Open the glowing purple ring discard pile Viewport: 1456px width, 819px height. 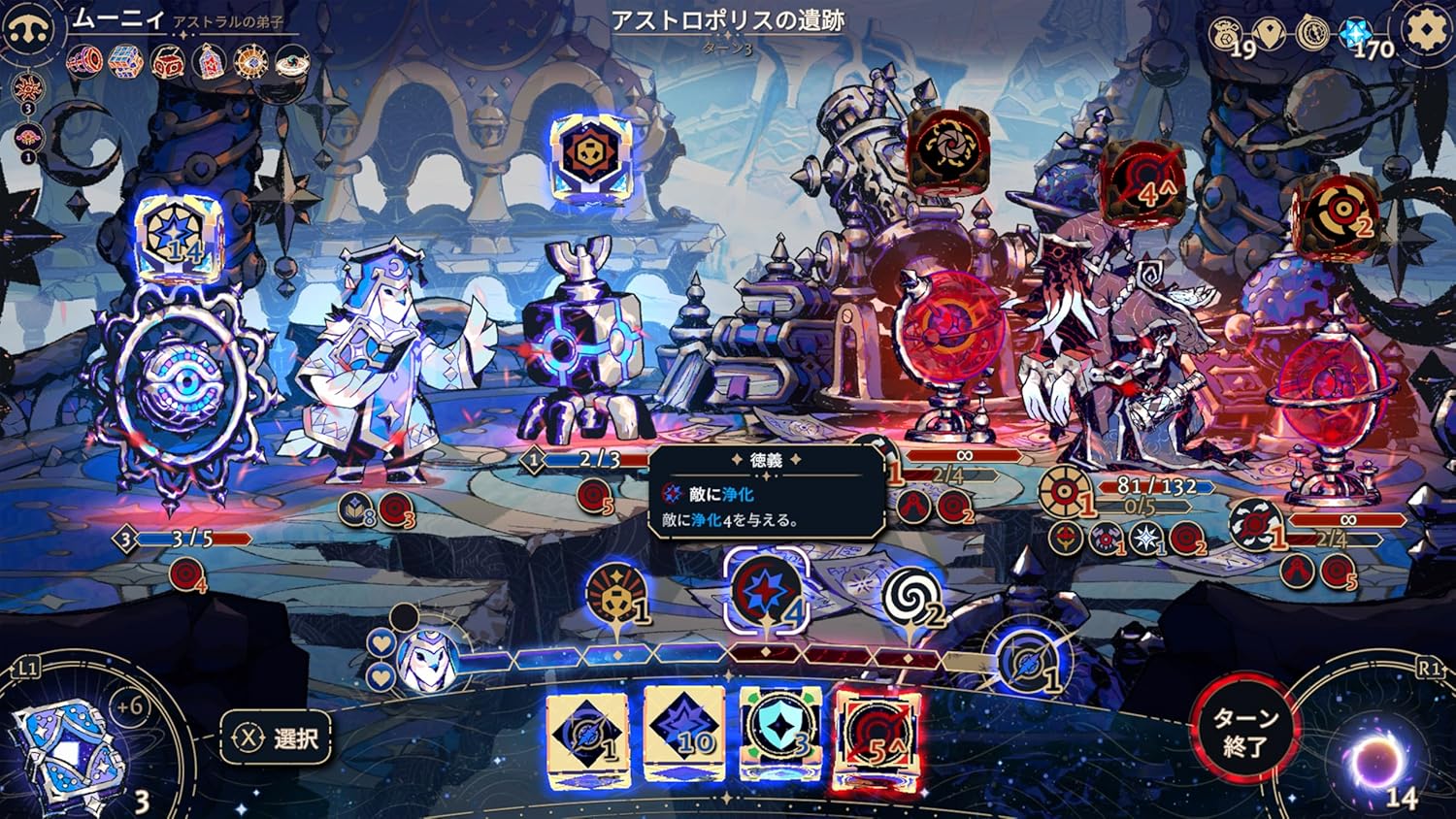[x=1374, y=759]
